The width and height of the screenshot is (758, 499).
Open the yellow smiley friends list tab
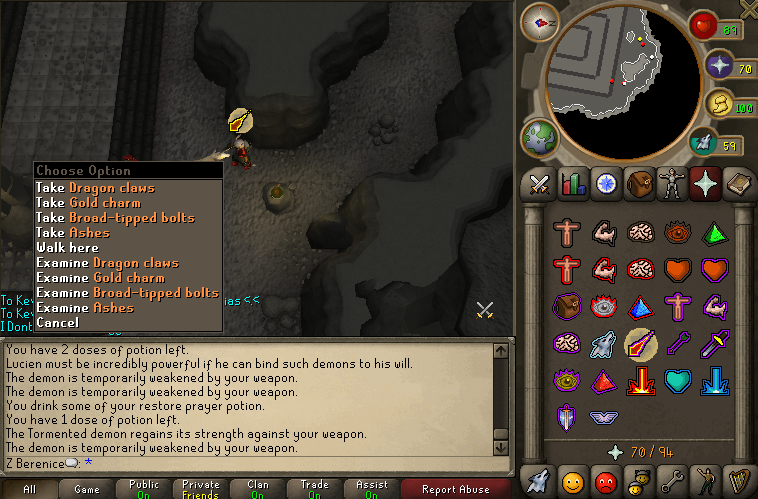coord(573,481)
